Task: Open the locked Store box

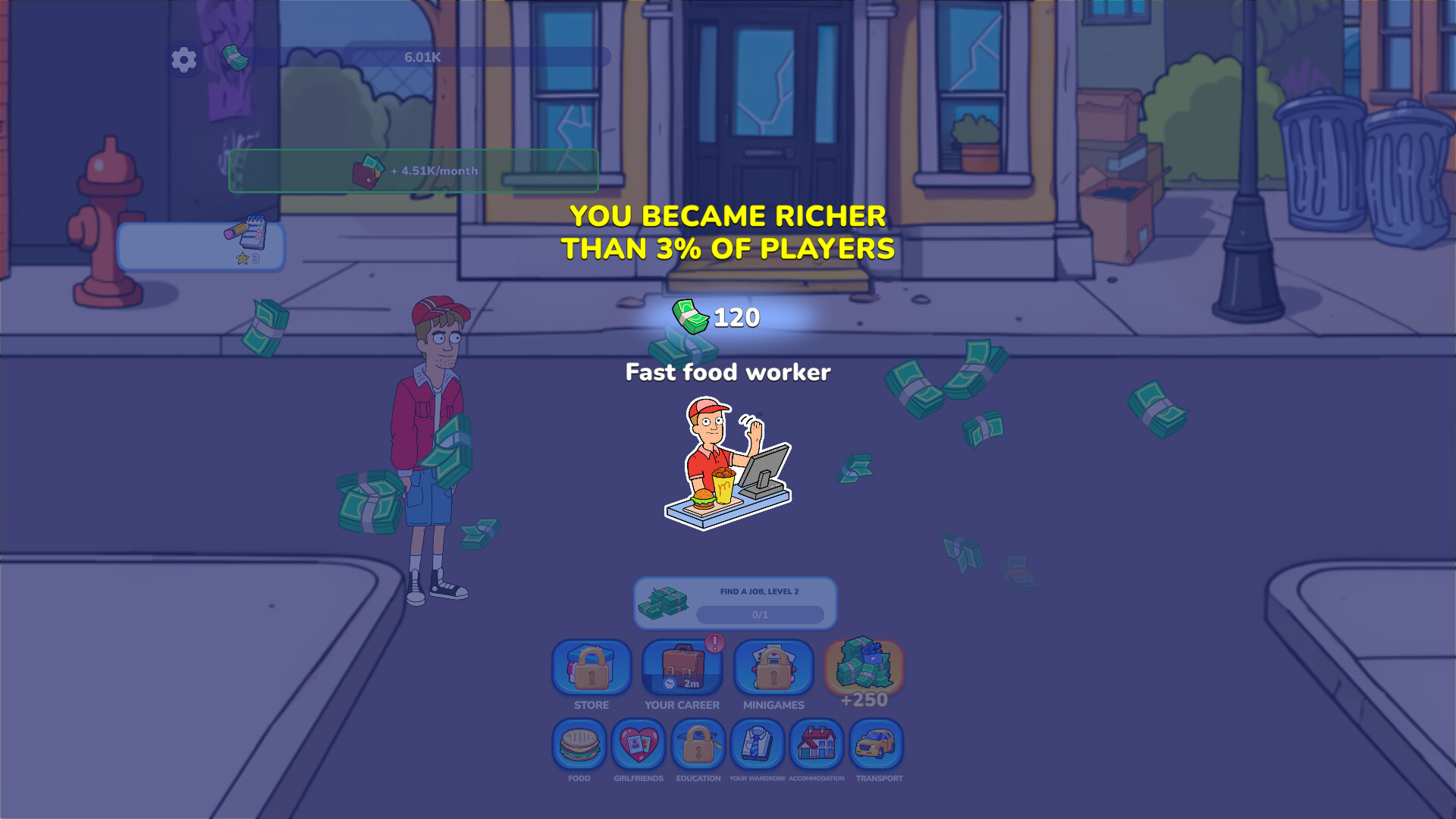Action: (x=591, y=670)
